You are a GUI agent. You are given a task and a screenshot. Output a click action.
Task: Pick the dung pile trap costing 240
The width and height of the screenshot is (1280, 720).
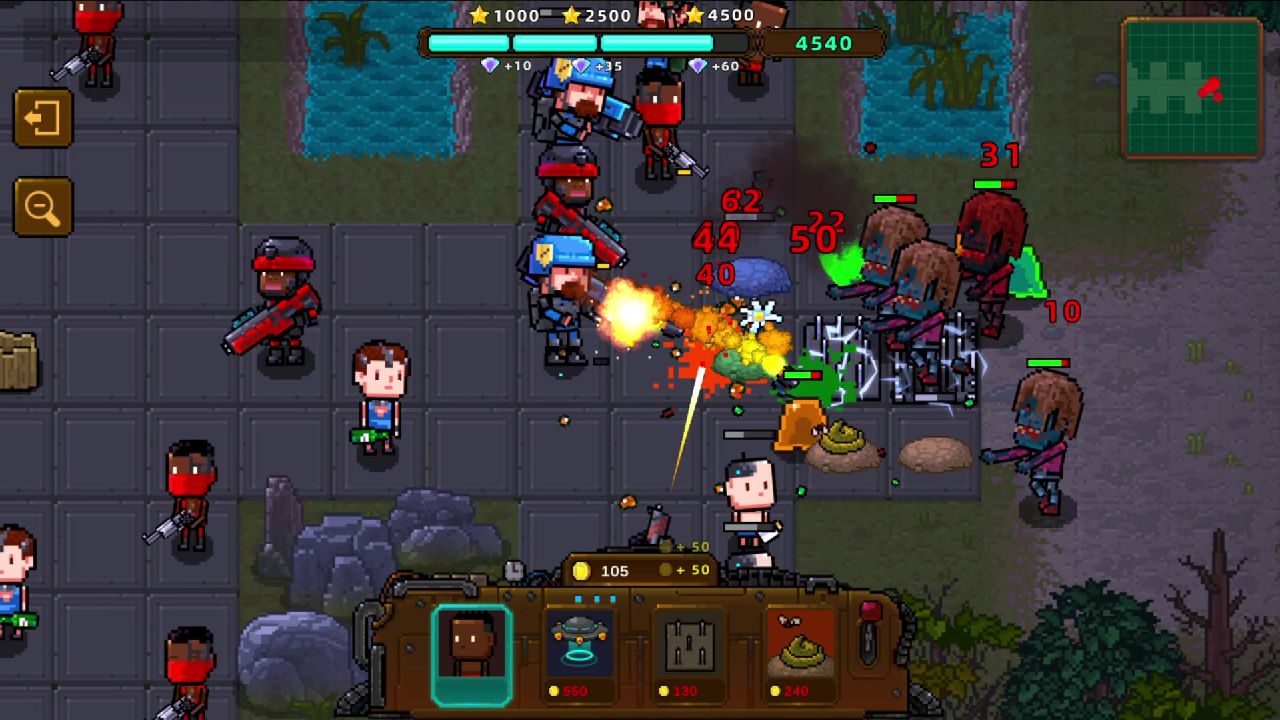[x=800, y=654]
